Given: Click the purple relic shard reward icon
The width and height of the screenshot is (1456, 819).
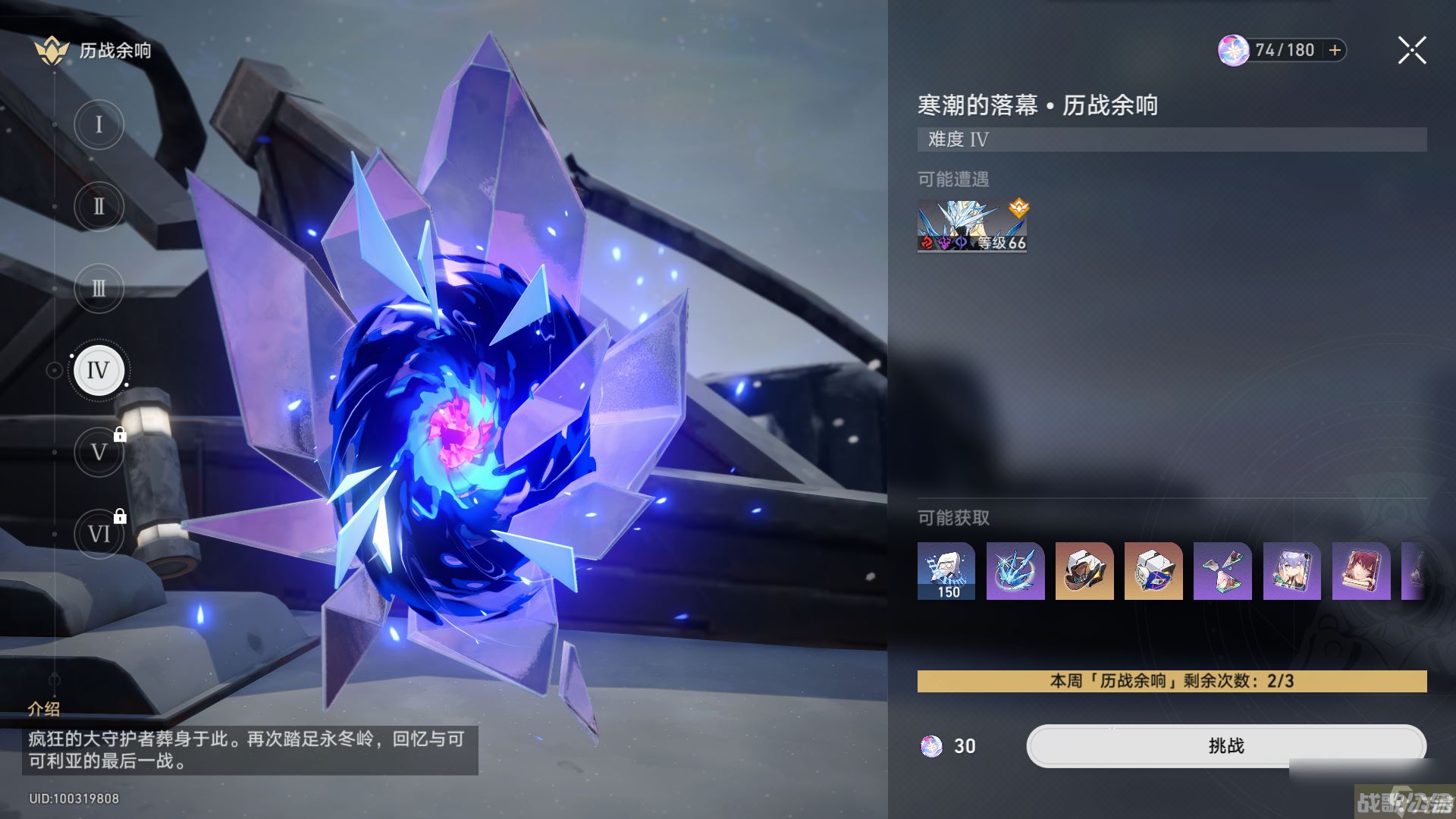Looking at the screenshot, I should tap(1222, 573).
